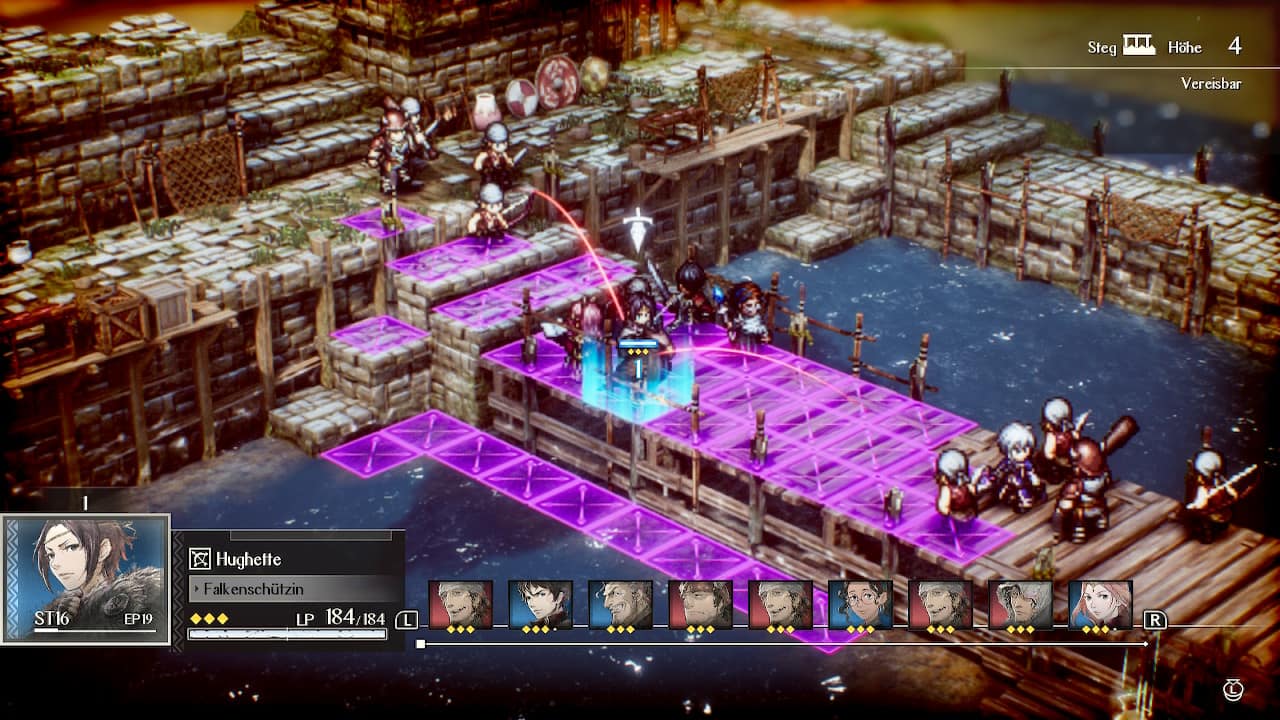Click the bow class icon beside Hughette

pyautogui.click(x=200, y=559)
